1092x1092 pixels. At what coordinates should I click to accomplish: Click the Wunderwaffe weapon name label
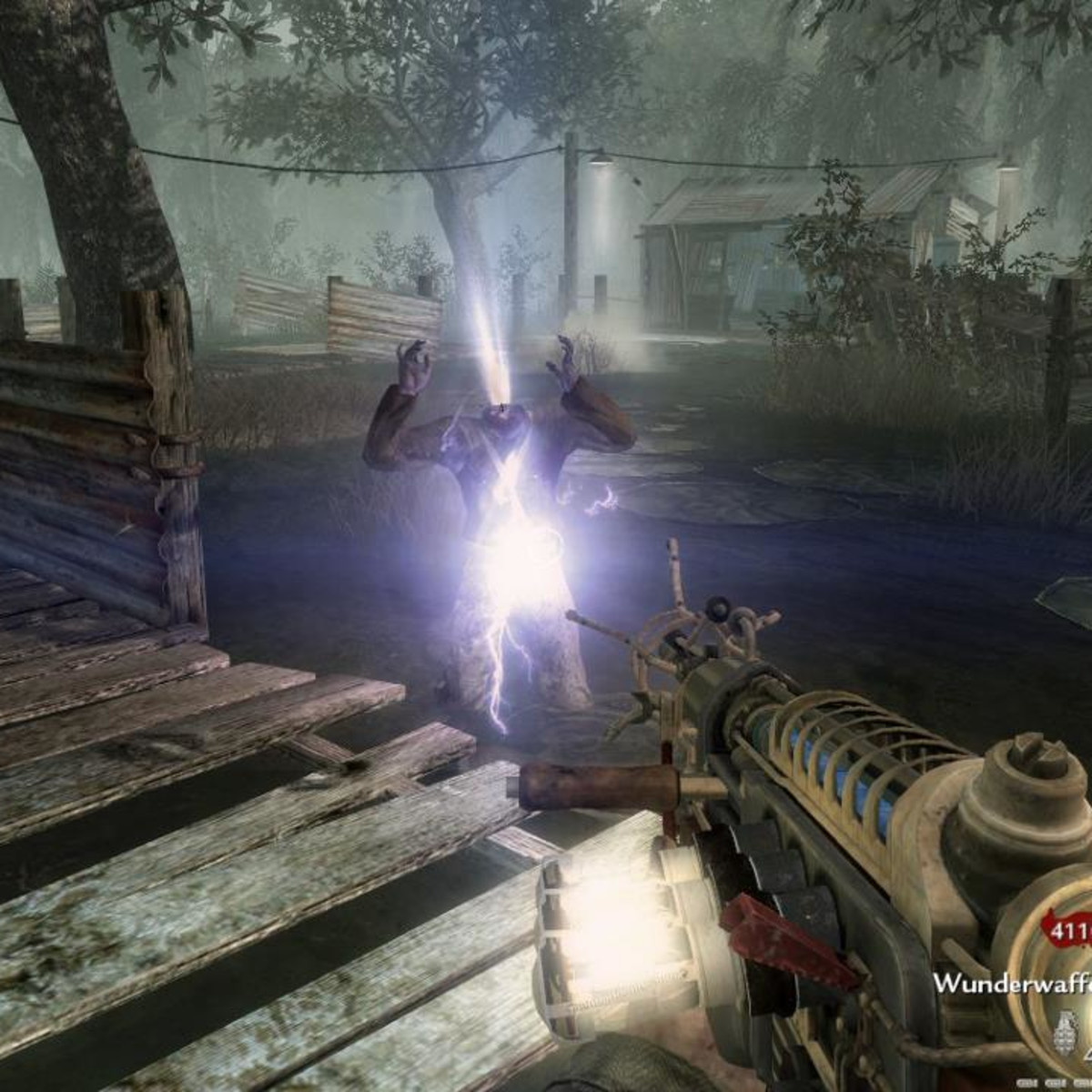pyautogui.click(x=1011, y=984)
